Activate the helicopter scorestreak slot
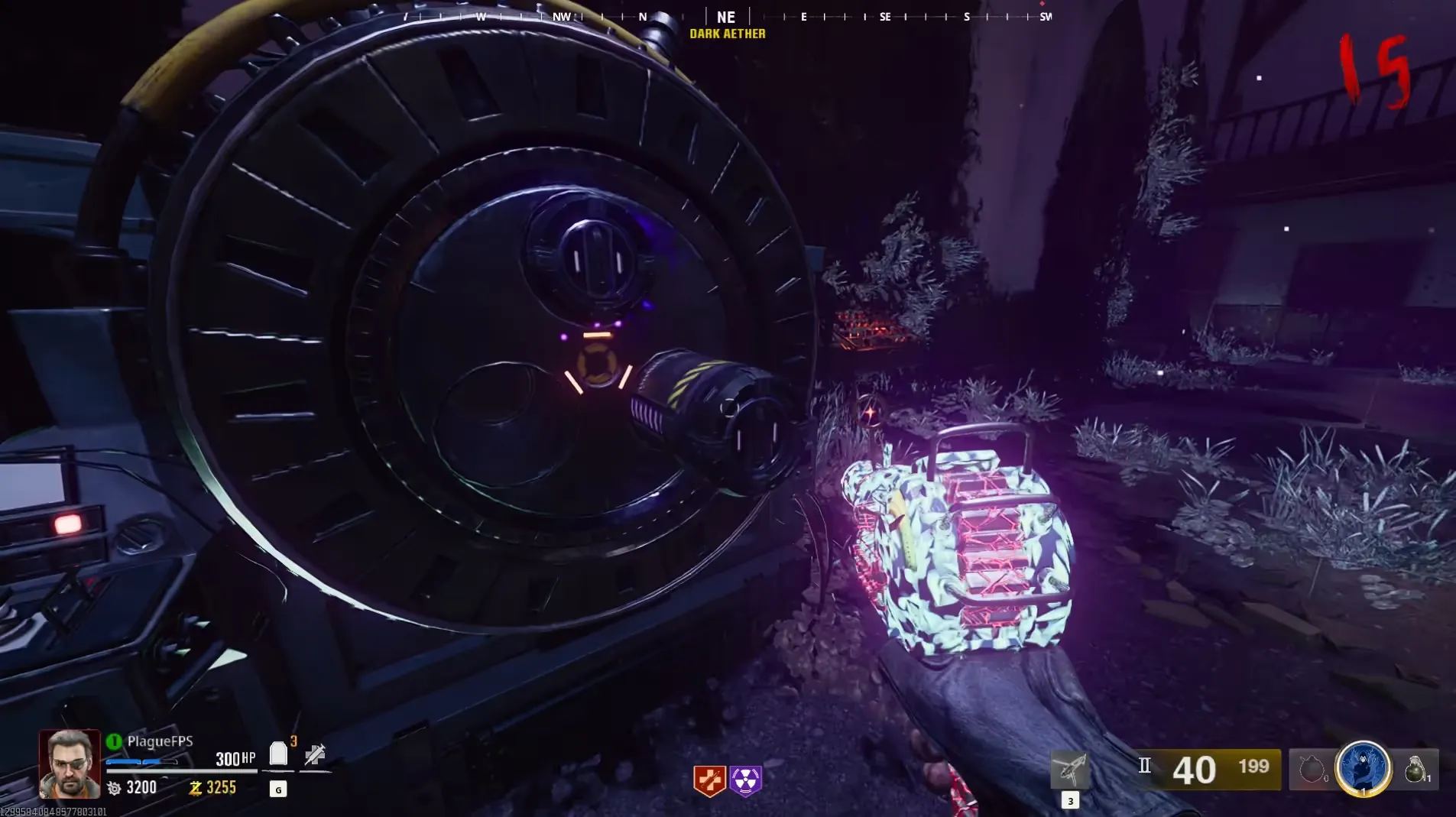Viewport: 1456px width, 817px height. coord(1070,770)
